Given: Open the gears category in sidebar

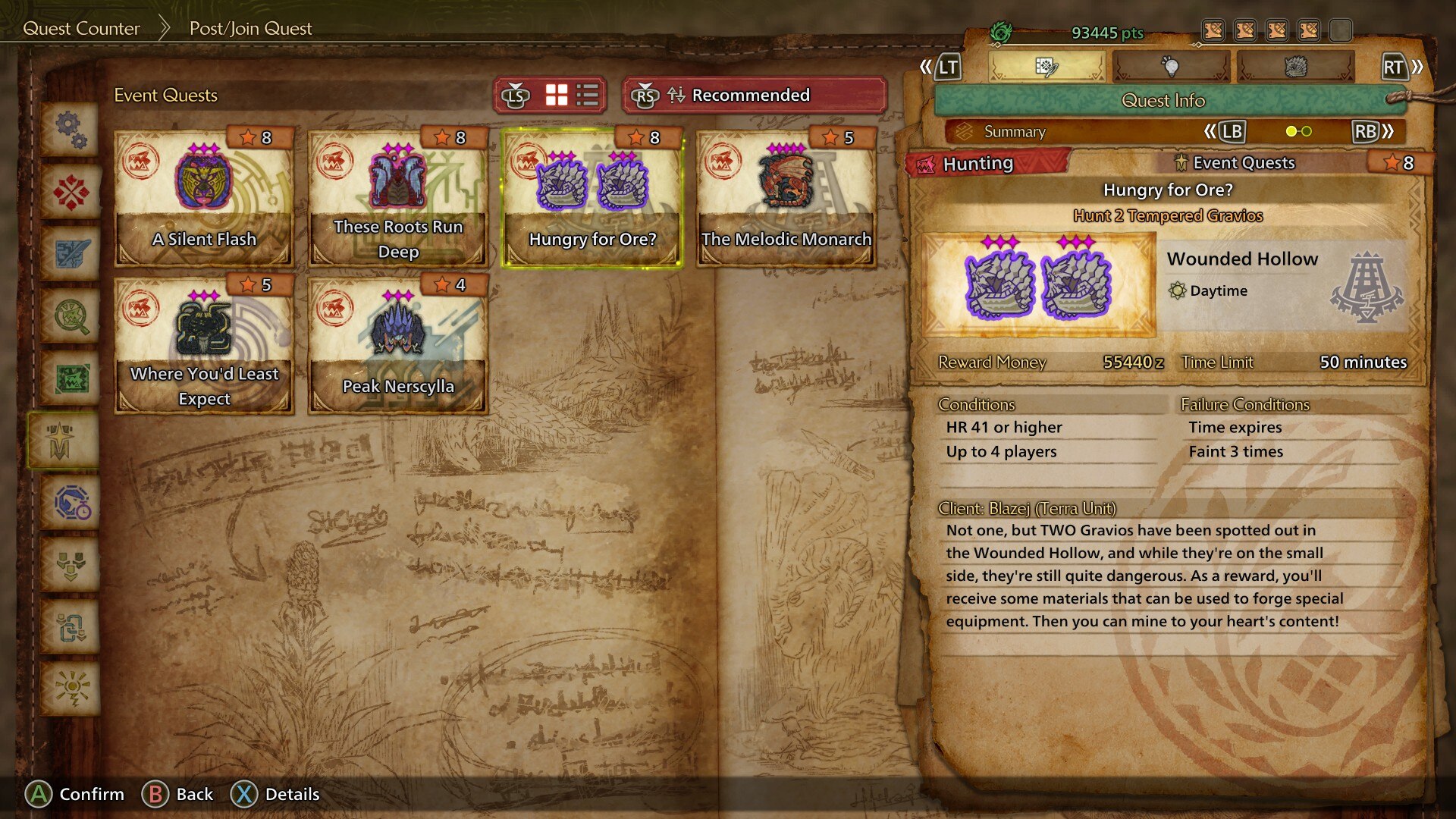Looking at the screenshot, I should tap(71, 129).
